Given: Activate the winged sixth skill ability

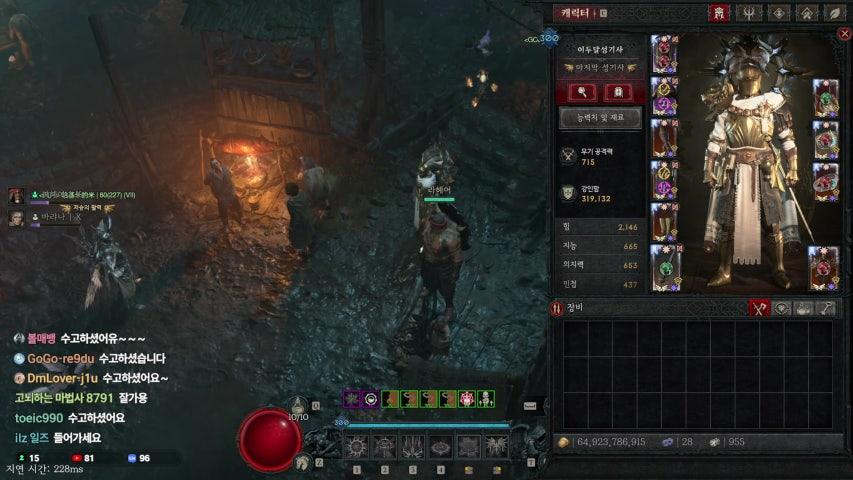Looking at the screenshot, I should point(496,447).
